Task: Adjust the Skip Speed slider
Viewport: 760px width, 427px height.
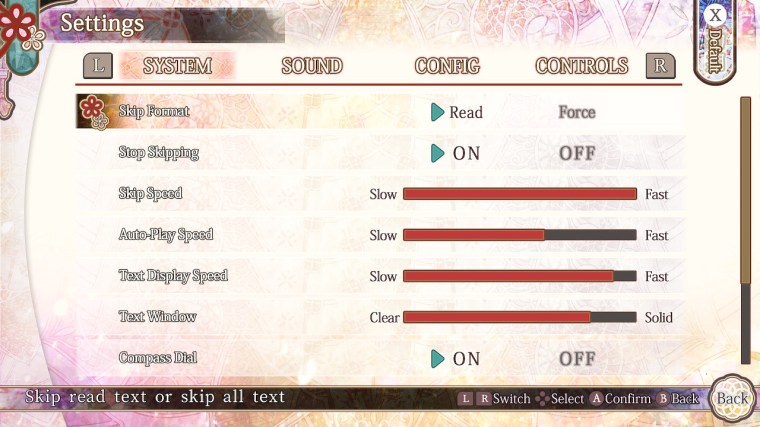Action: pyautogui.click(x=519, y=194)
